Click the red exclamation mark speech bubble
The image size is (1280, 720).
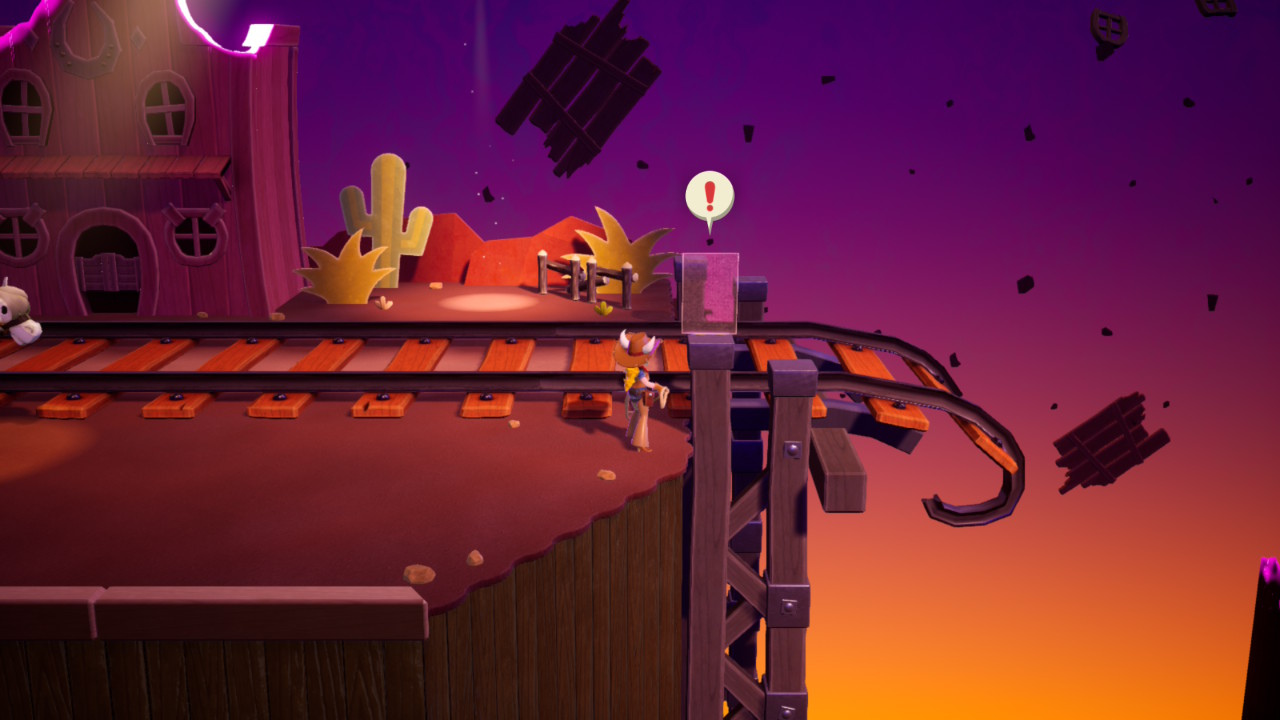tap(709, 197)
